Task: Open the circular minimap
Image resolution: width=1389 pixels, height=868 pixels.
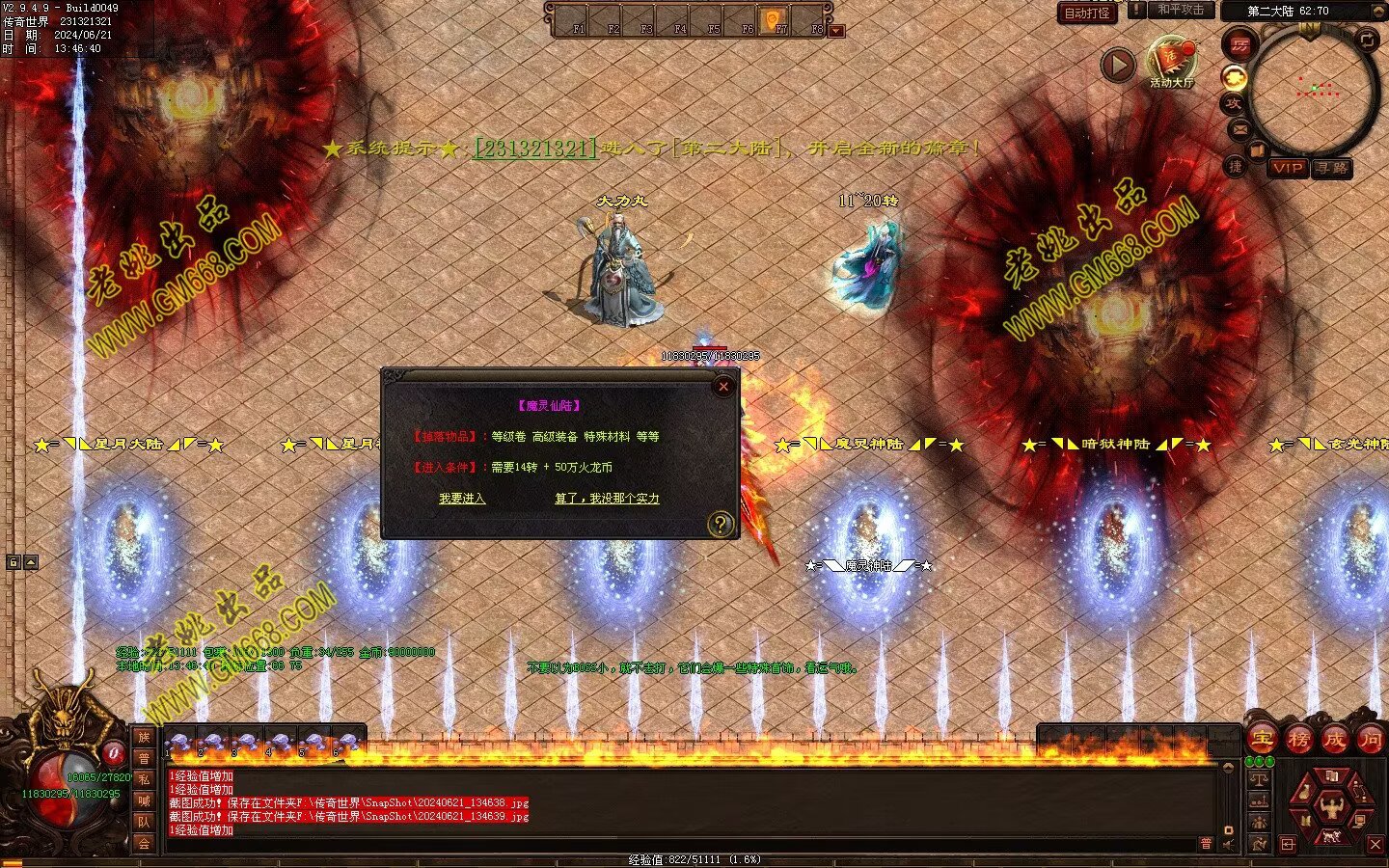Action: pos(1313,90)
